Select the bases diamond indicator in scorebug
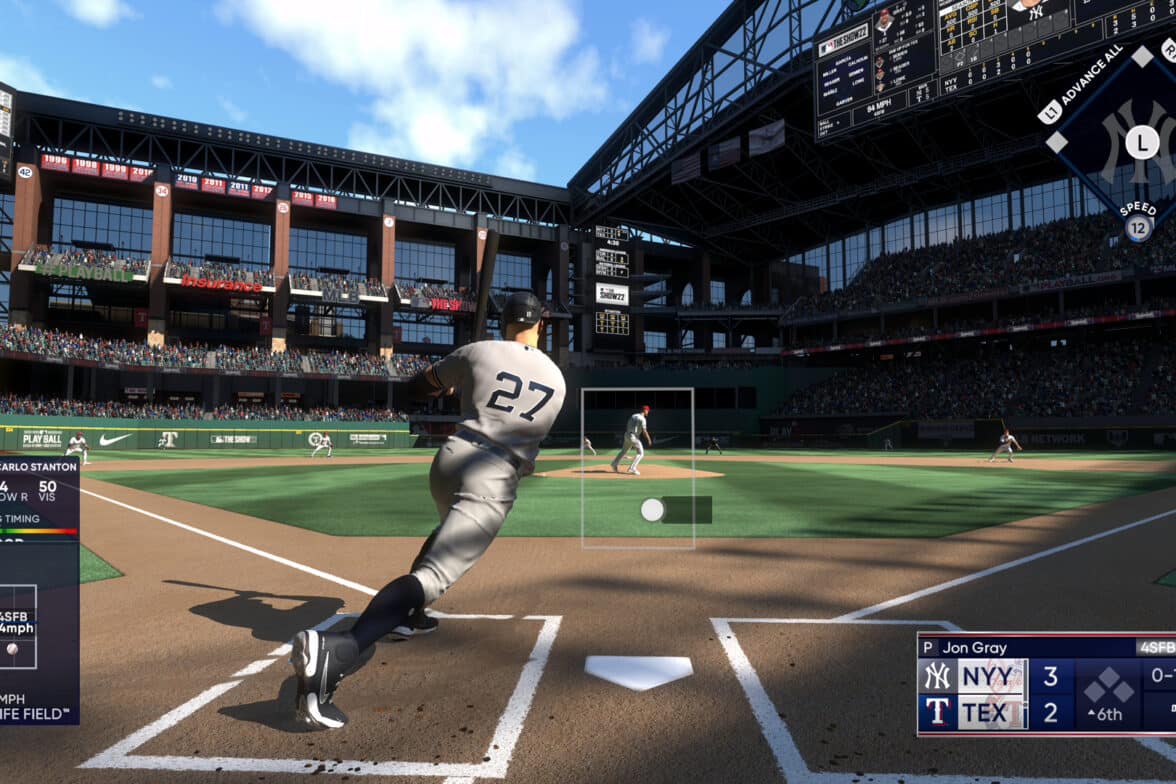The width and height of the screenshot is (1176, 784). coord(1110,687)
